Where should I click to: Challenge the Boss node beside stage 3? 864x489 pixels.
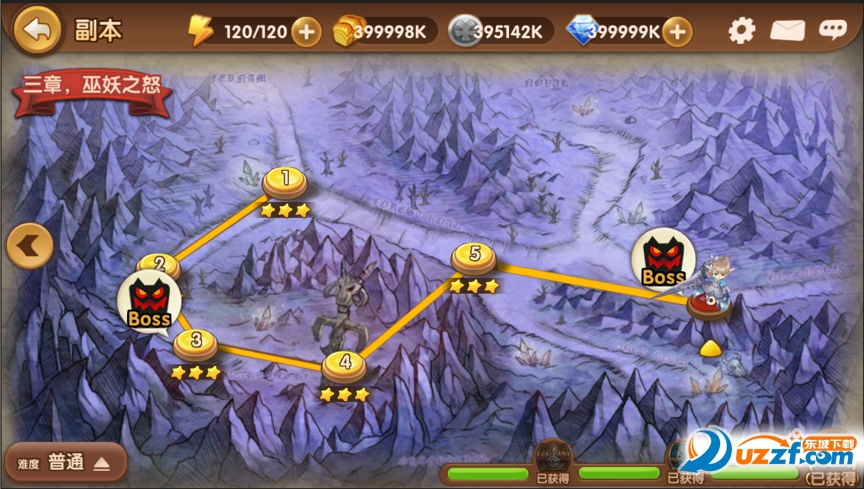(x=150, y=301)
